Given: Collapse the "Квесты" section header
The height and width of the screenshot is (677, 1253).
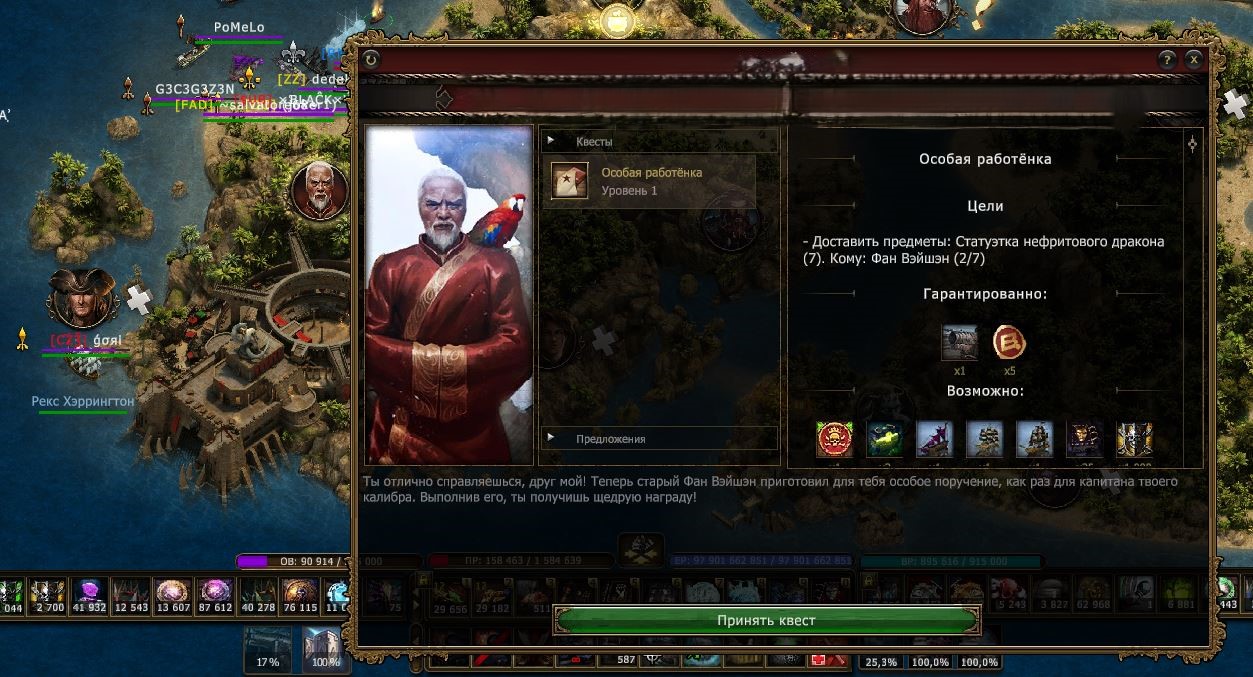Looking at the screenshot, I should click(x=659, y=141).
